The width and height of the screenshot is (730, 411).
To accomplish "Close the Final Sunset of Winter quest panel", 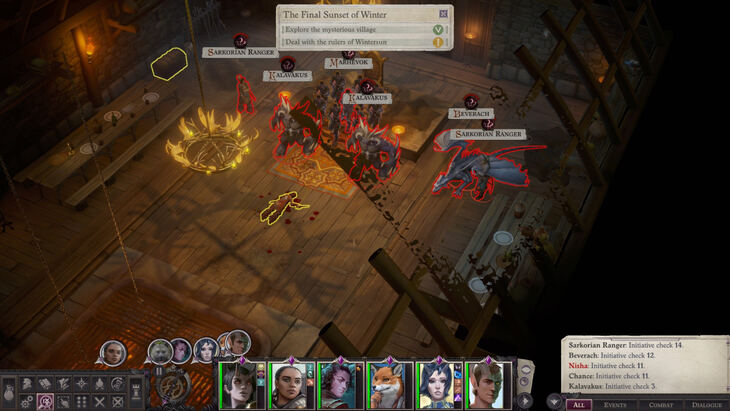I will click(444, 14).
